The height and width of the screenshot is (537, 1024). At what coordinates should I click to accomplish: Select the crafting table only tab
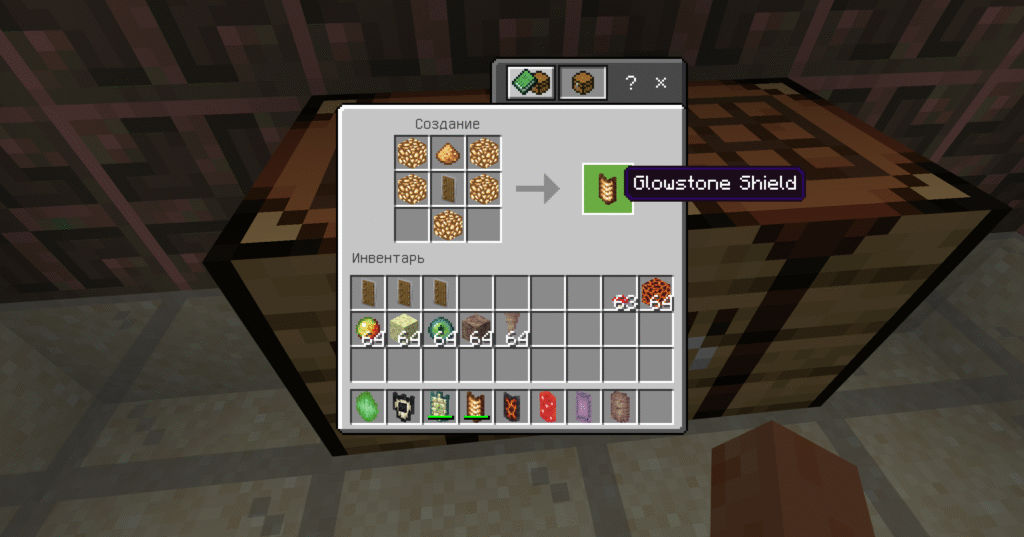[x=582, y=84]
